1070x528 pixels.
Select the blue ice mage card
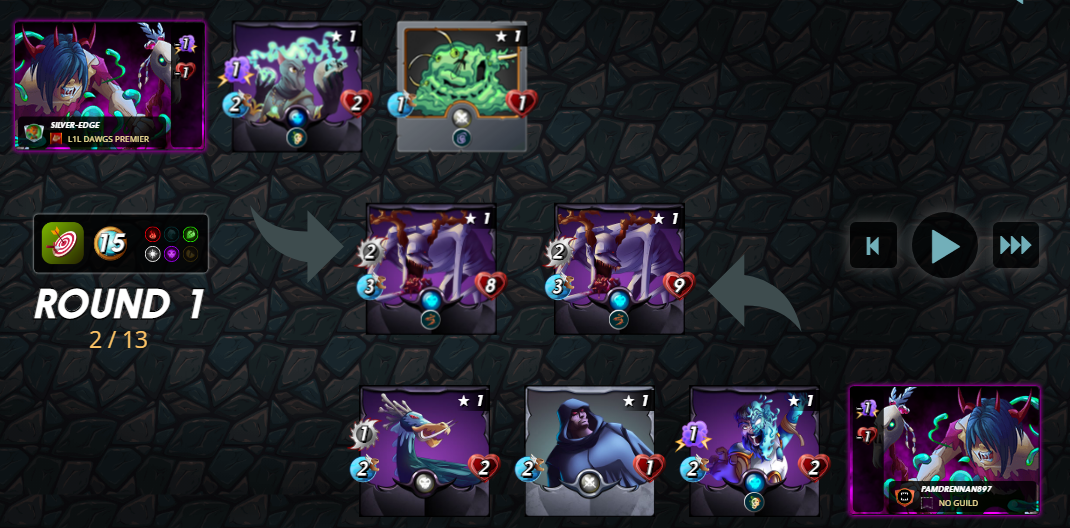(x=754, y=451)
